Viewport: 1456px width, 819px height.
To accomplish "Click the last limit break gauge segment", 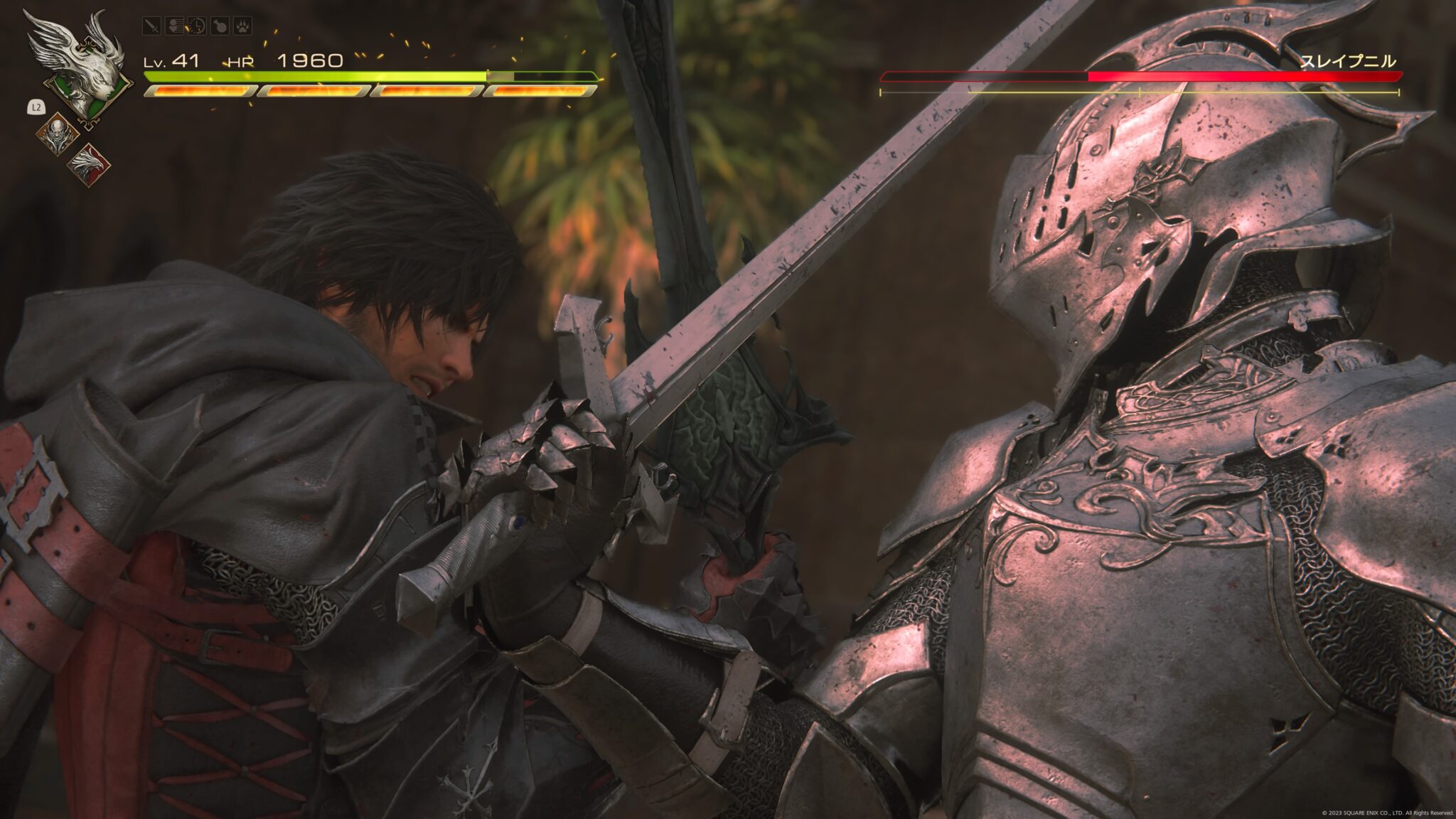I will click(540, 91).
